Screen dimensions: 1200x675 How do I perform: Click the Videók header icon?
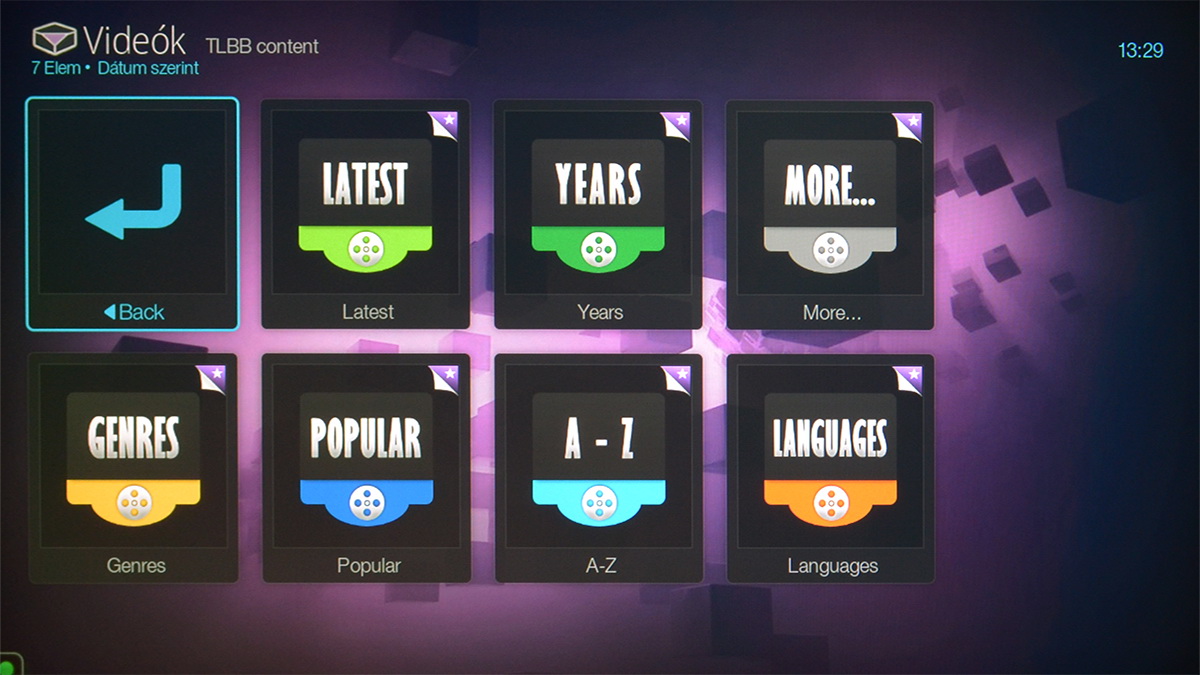point(54,39)
